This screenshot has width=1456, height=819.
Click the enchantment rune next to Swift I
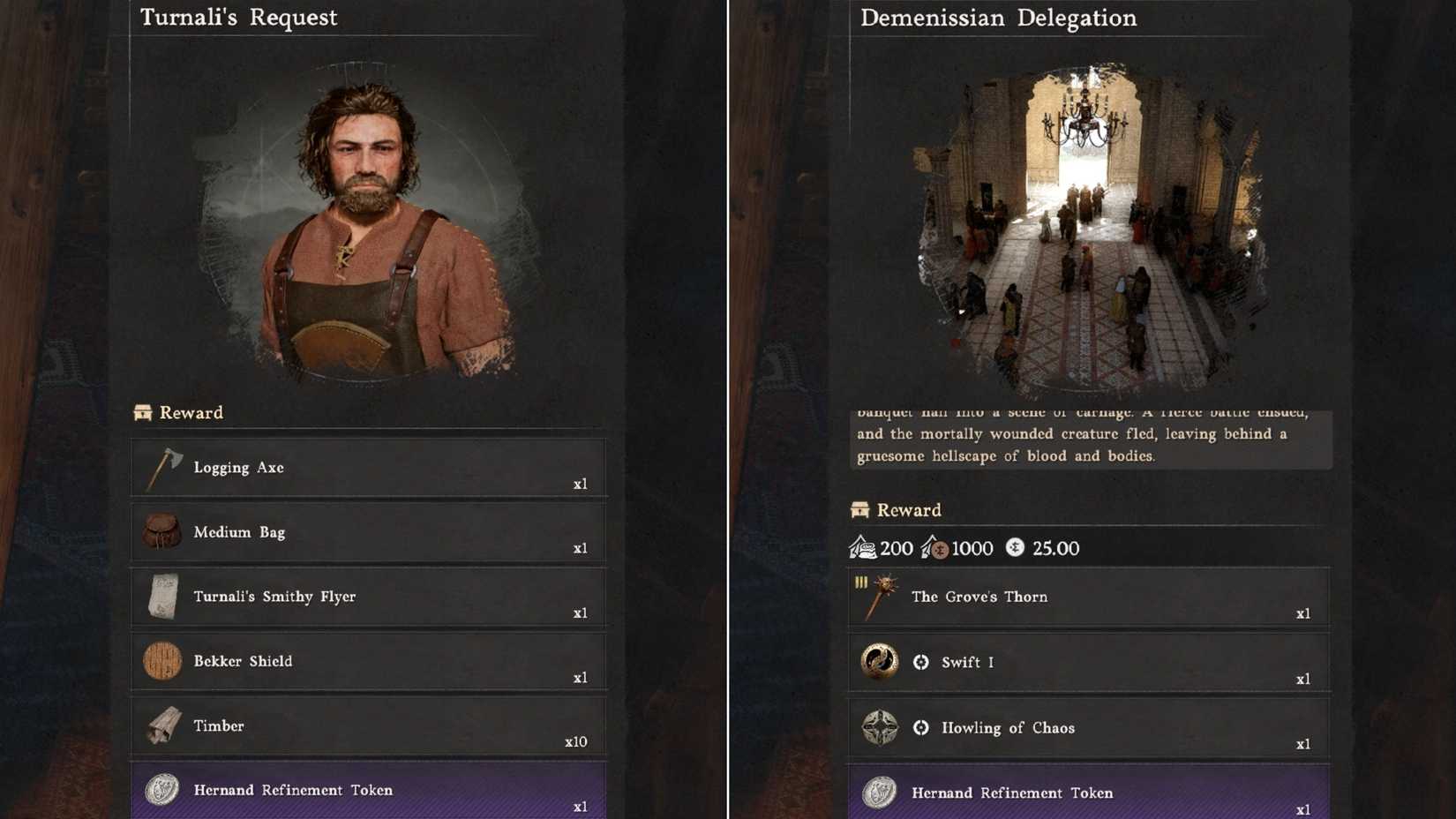tap(919, 662)
